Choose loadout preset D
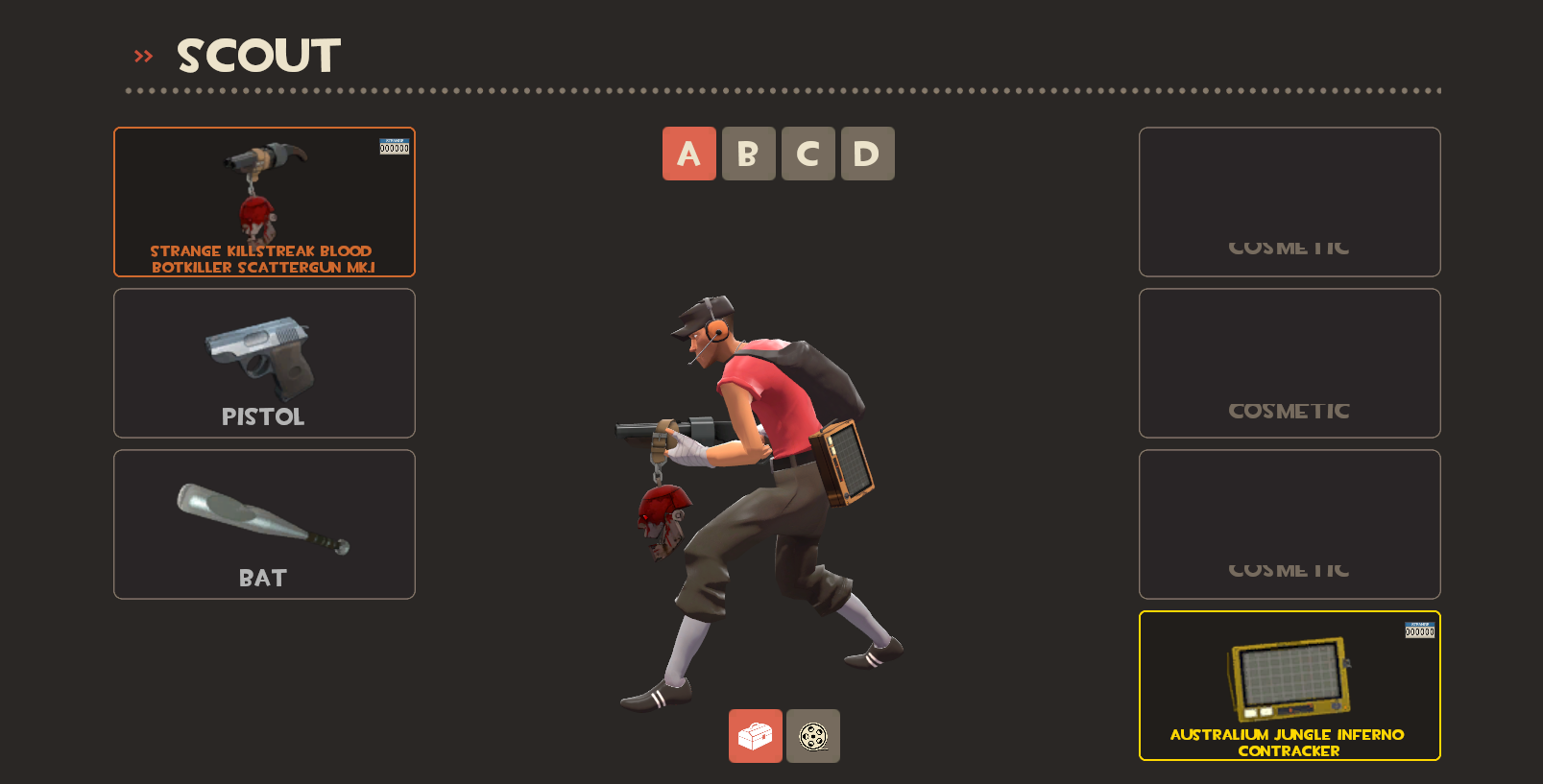 point(867,154)
